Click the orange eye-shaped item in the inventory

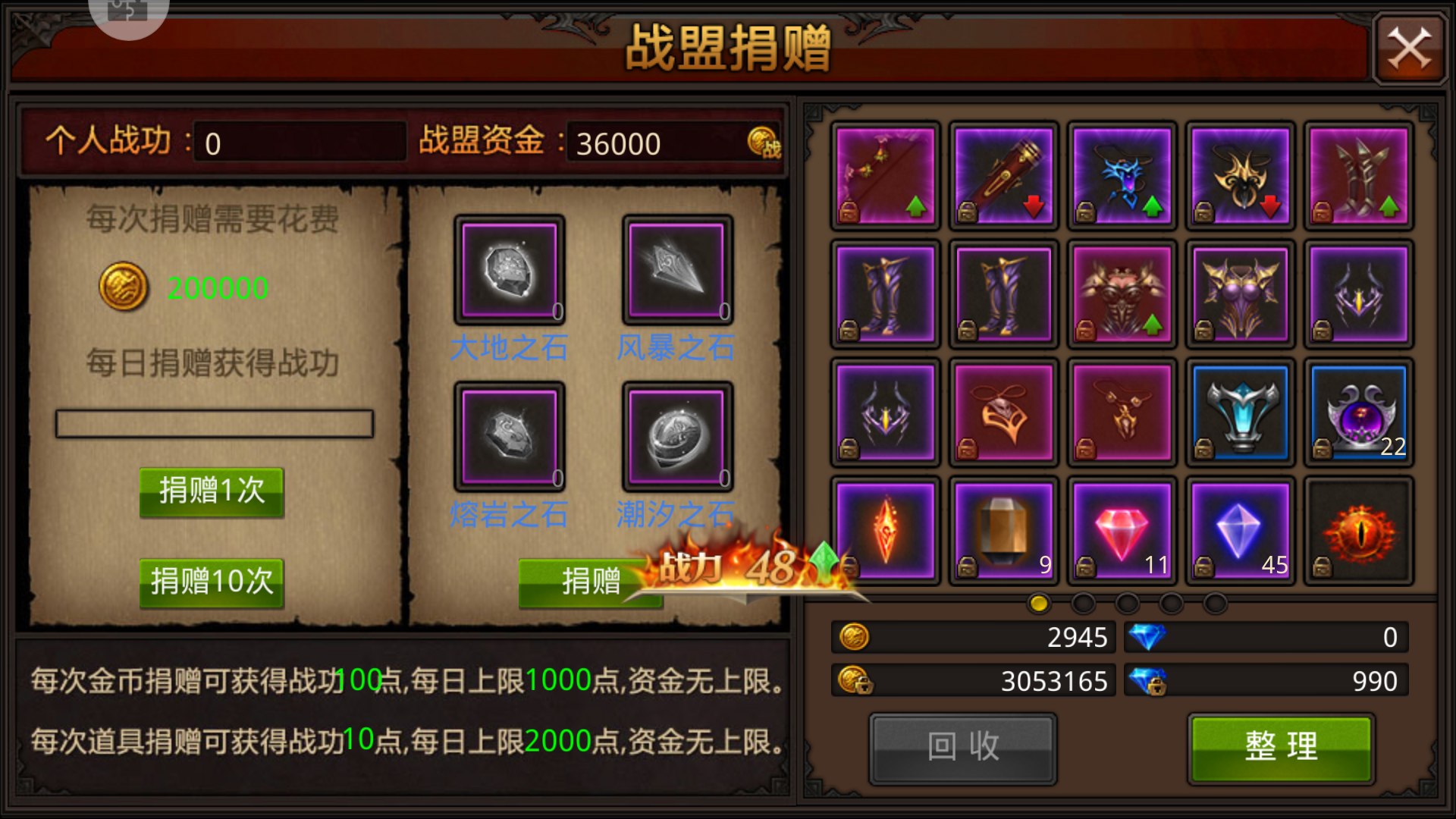pyautogui.click(x=1358, y=531)
